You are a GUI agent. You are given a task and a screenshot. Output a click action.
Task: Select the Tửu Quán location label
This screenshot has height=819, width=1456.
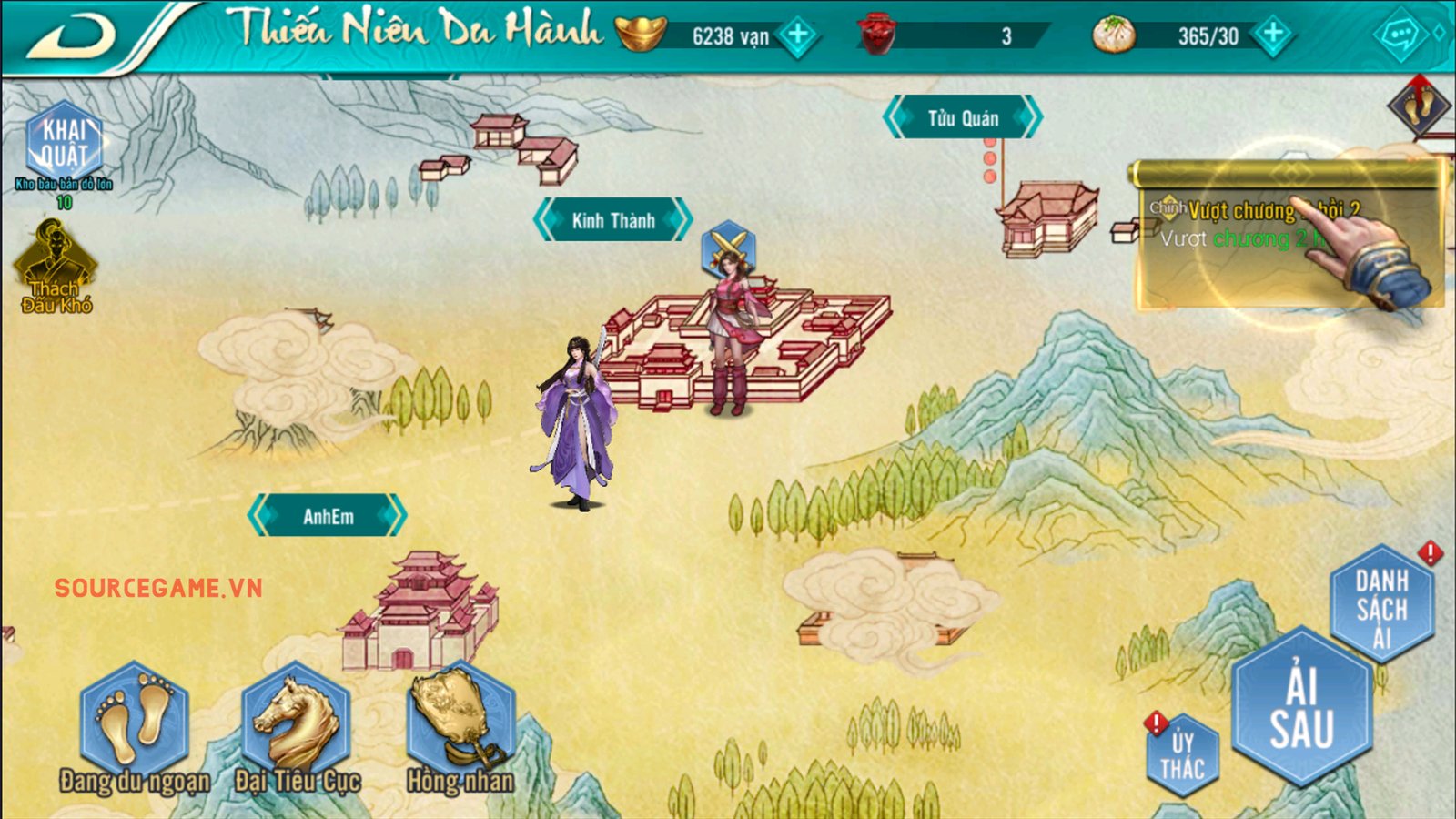[x=963, y=118]
